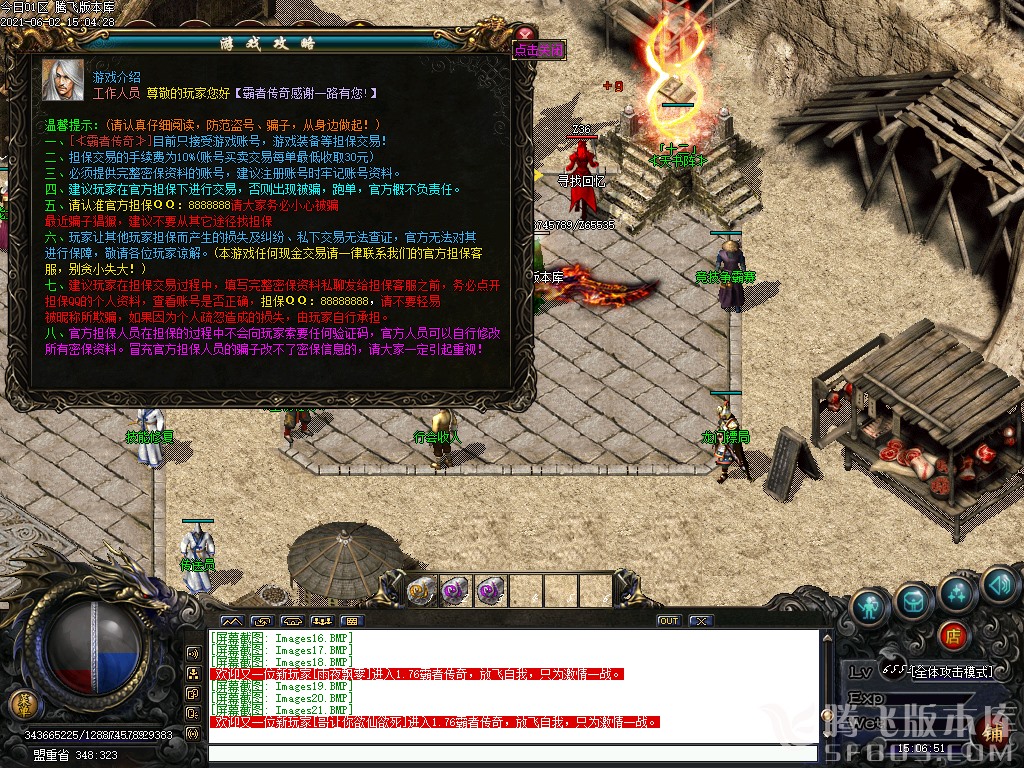Open the group panel with three-figure icon
This screenshot has height=768, width=1024.
pyautogui.click(x=321, y=621)
